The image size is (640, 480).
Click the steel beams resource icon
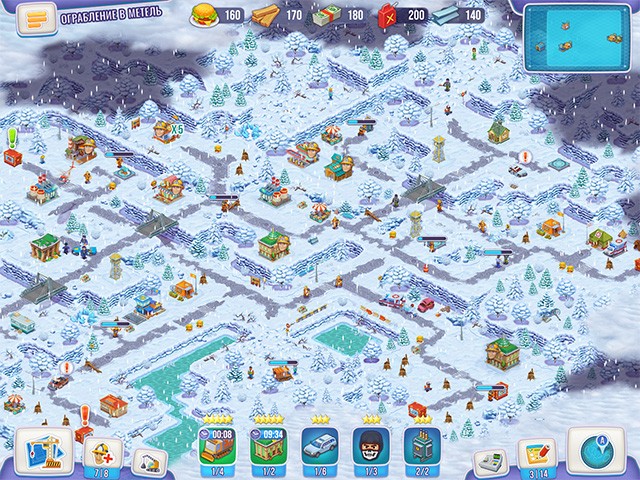445,15
